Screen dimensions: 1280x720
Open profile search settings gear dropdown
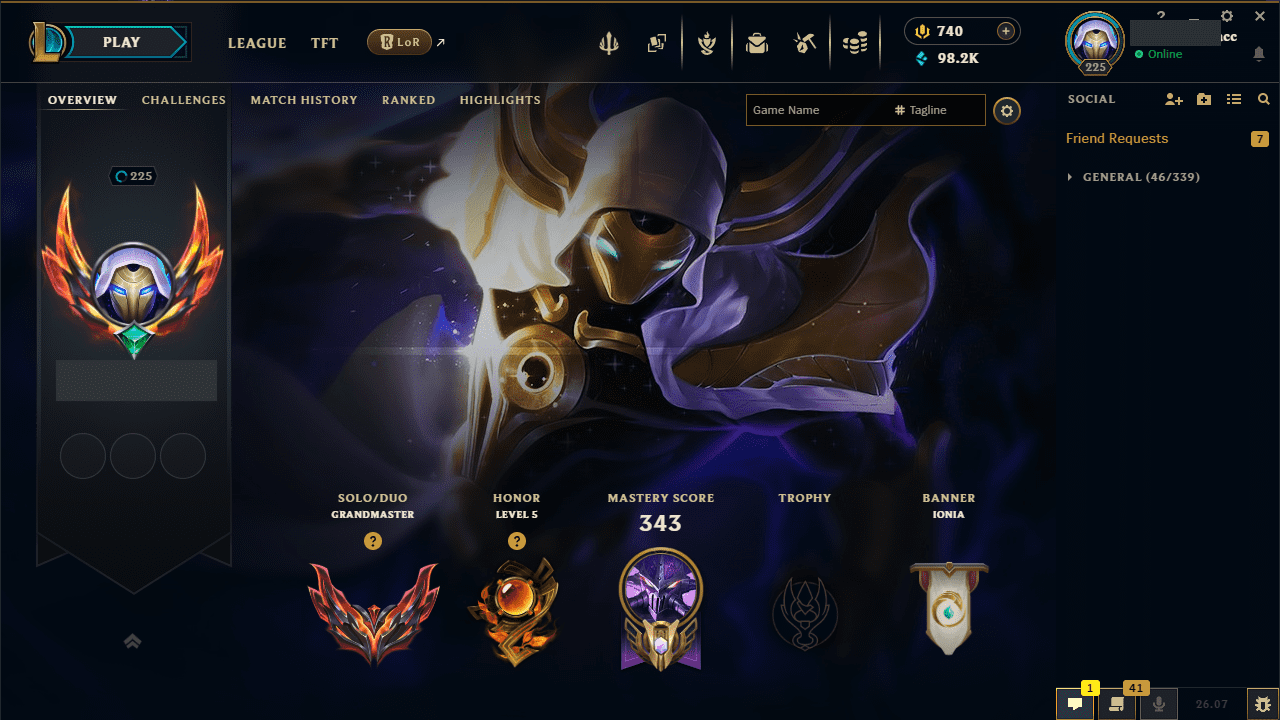pyautogui.click(x=1007, y=110)
